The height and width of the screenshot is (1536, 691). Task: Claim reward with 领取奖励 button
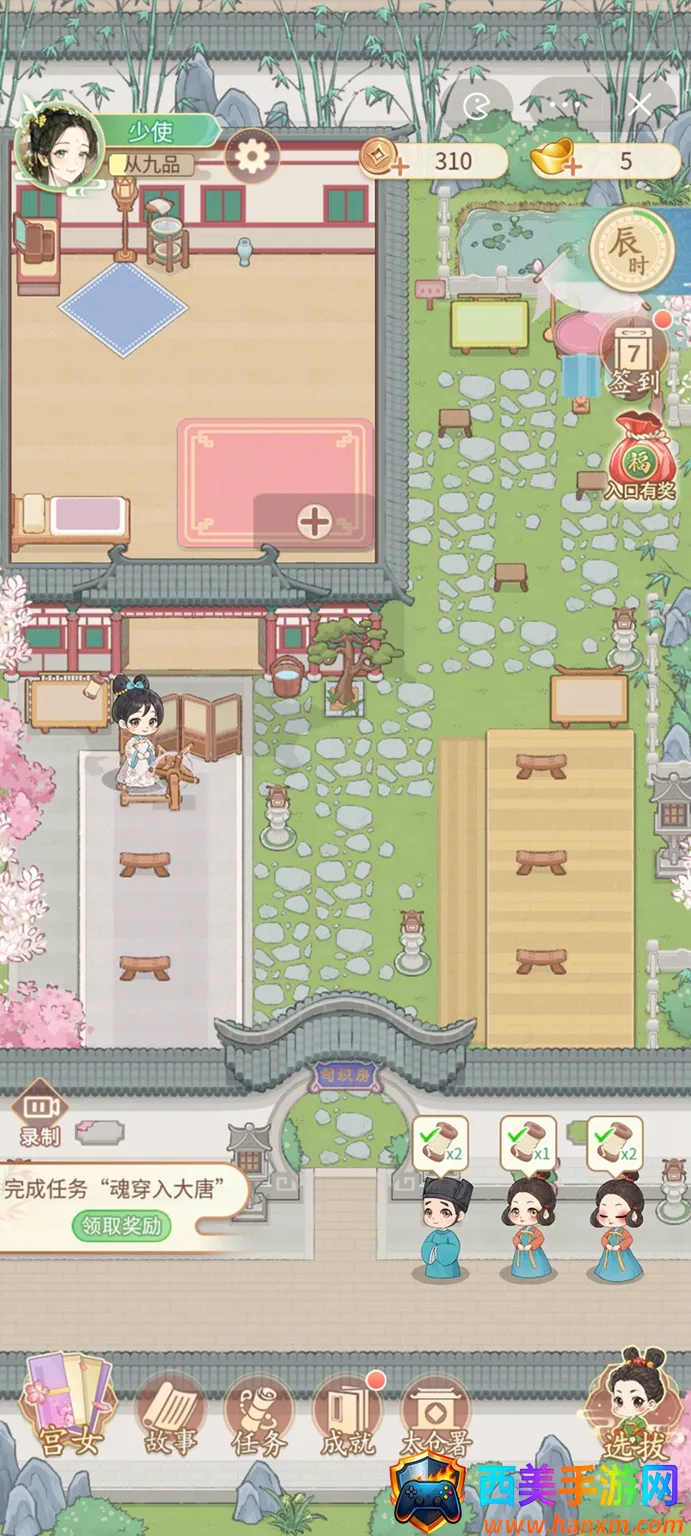(121, 1225)
